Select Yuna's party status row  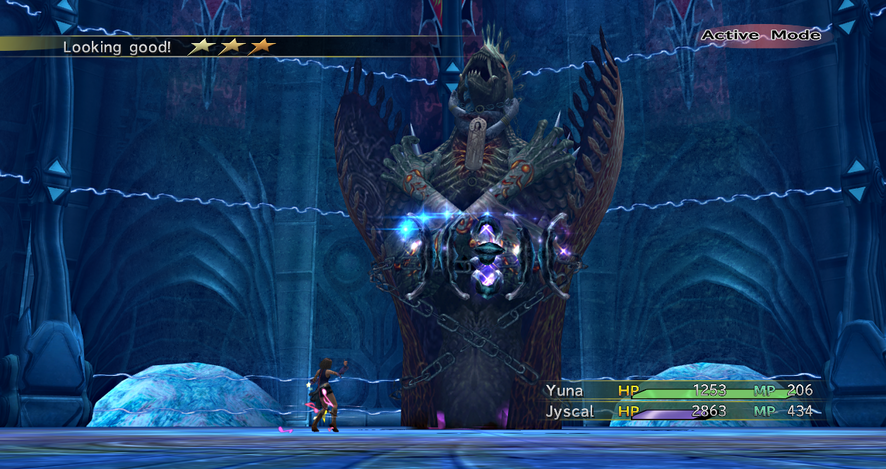coord(680,390)
